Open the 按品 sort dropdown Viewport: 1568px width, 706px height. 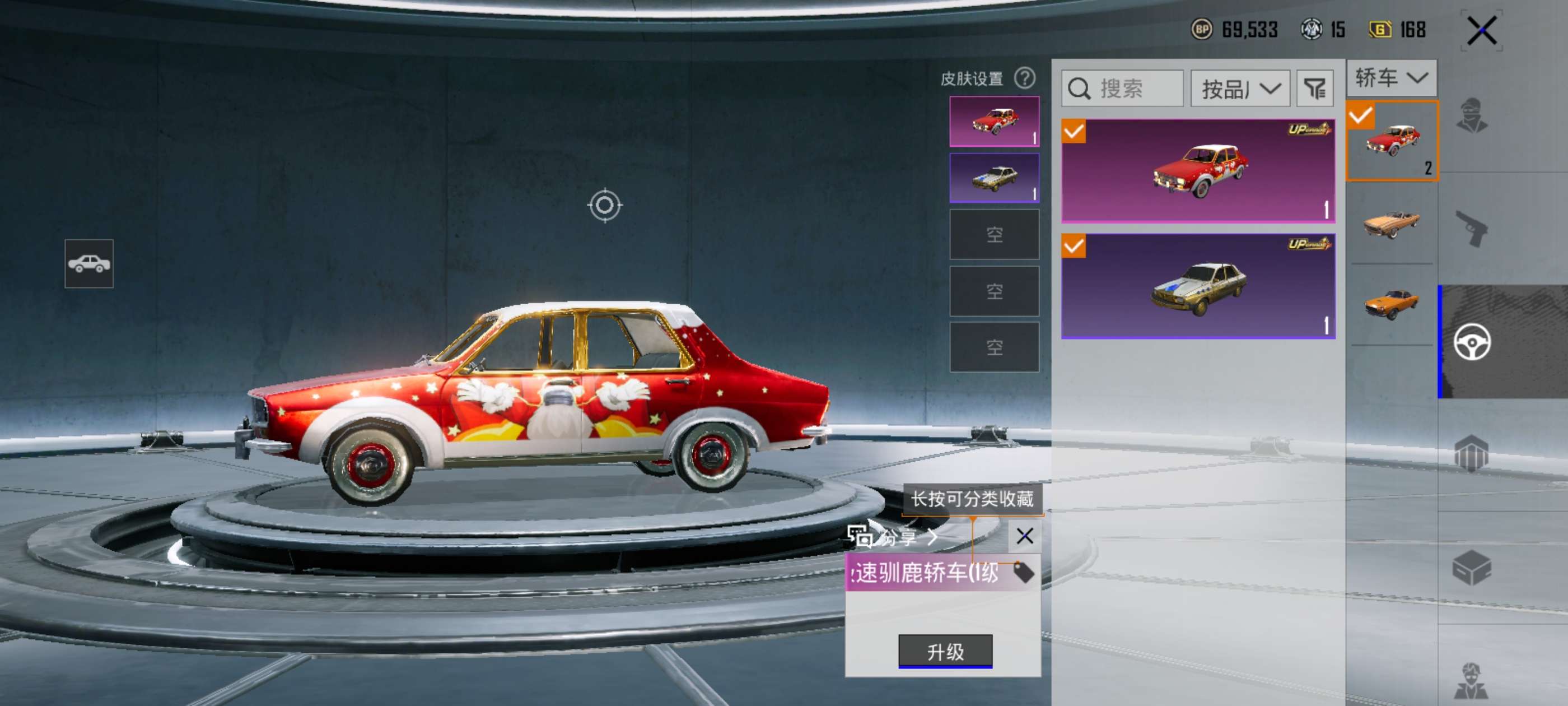[1240, 89]
